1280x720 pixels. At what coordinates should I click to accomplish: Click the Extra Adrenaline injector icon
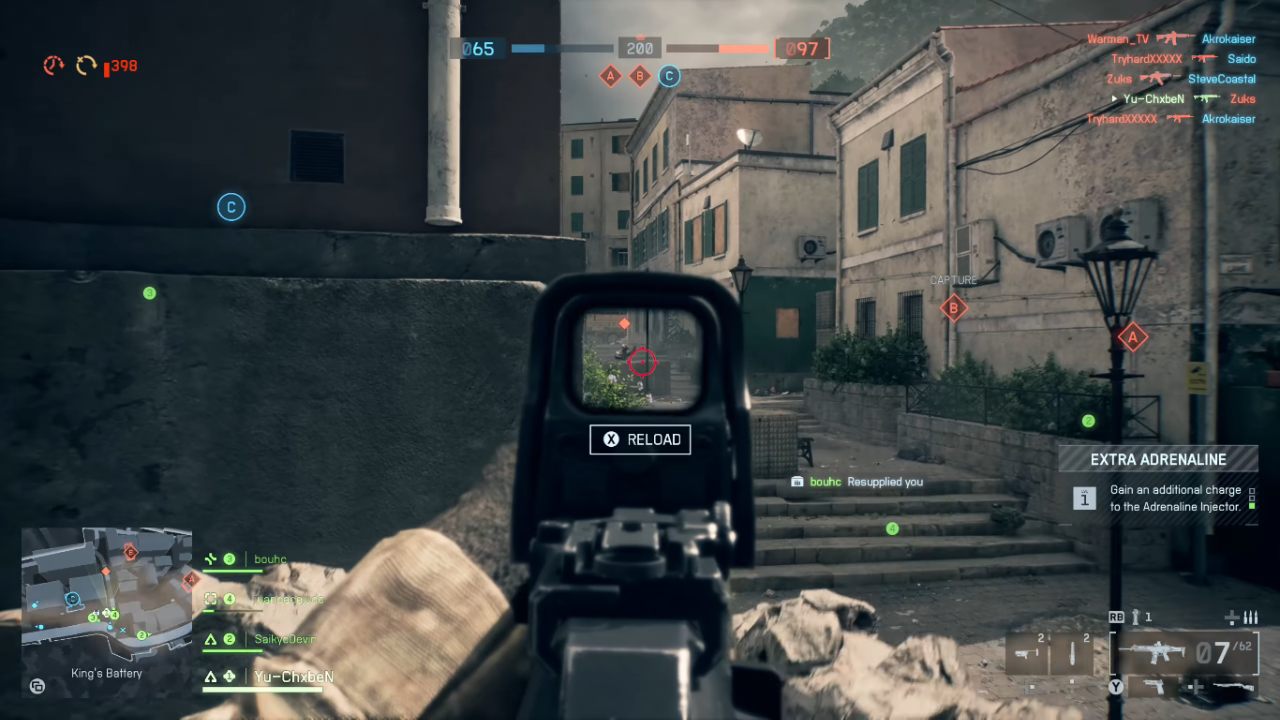[1084, 497]
